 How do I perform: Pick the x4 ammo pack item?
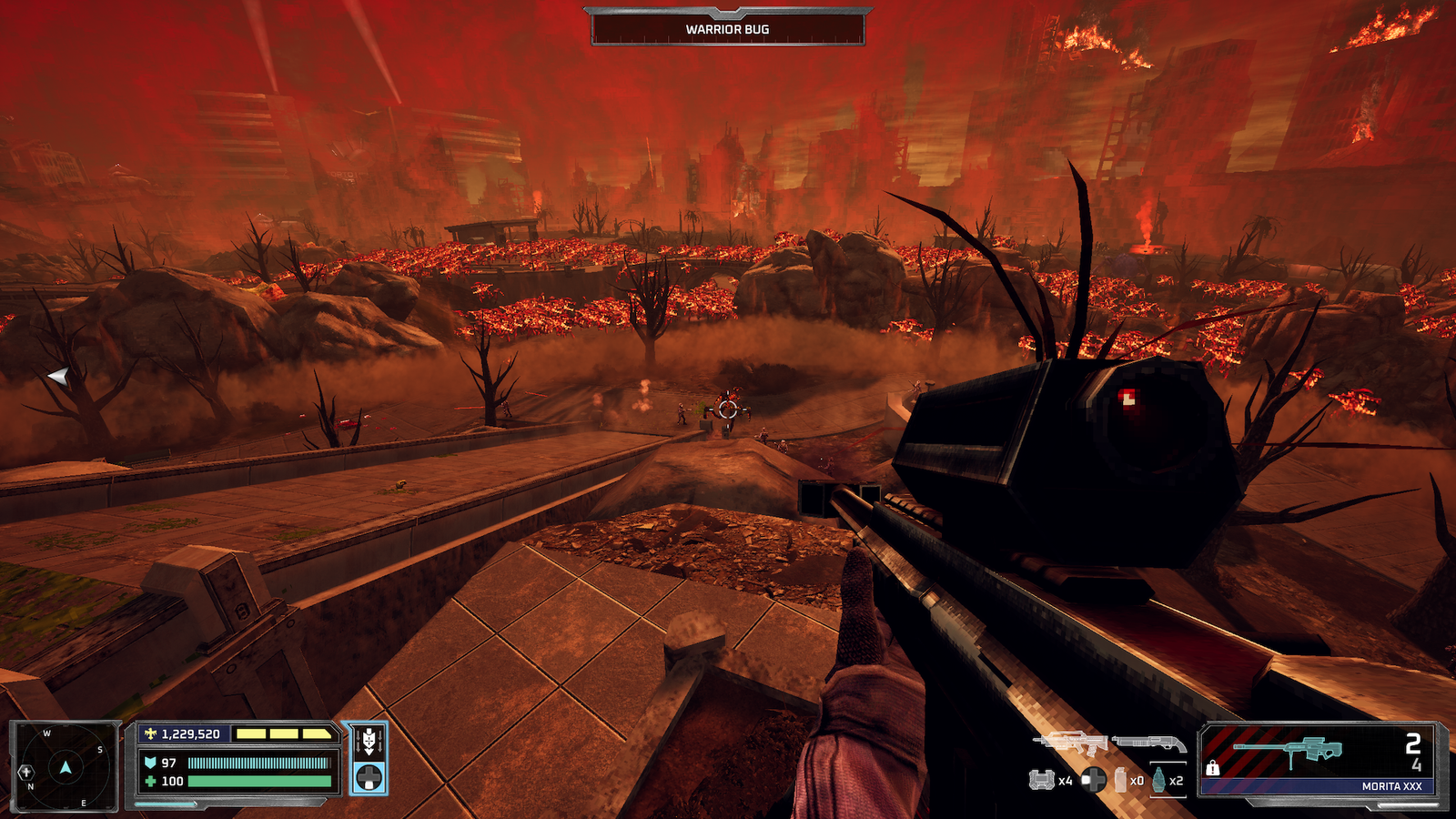tap(1041, 780)
